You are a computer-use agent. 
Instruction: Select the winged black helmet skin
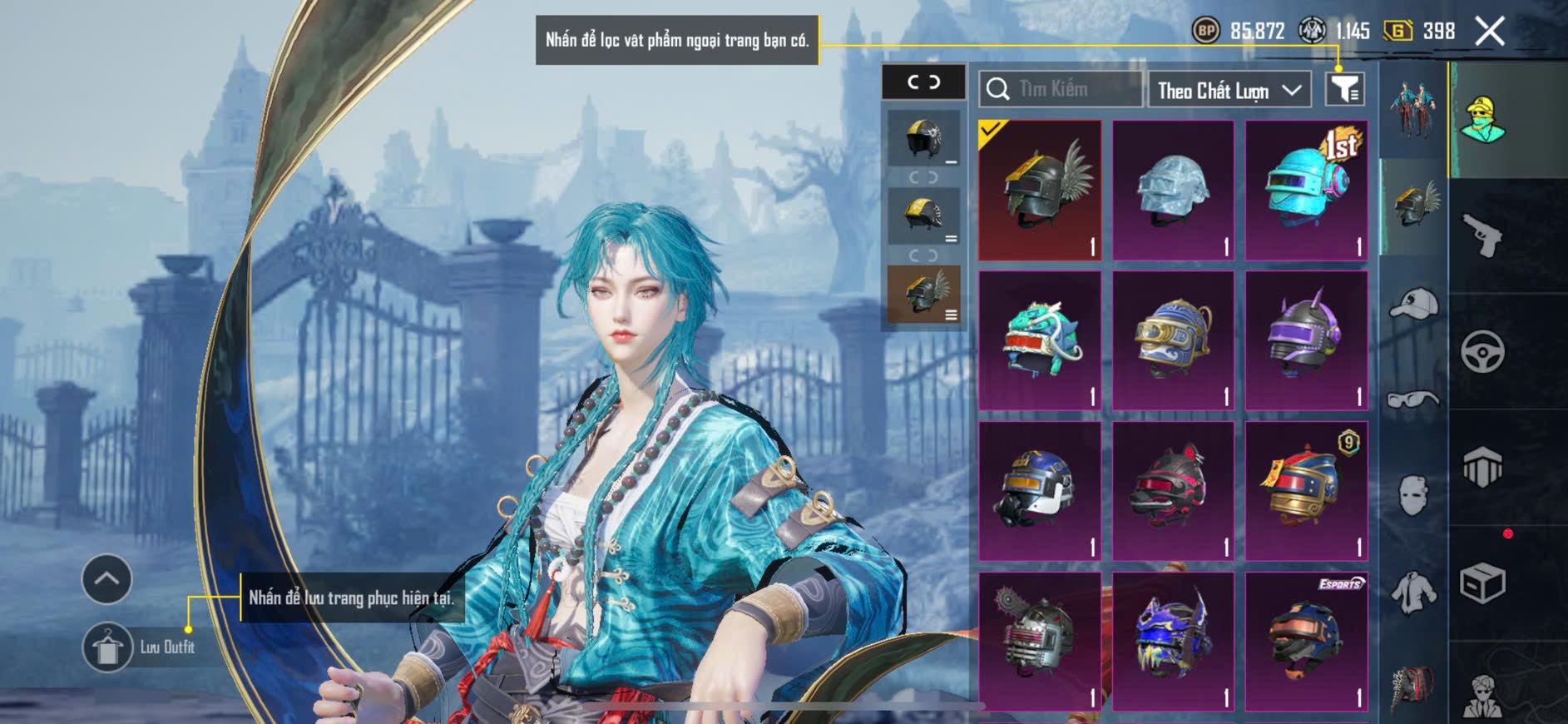[x=1040, y=191]
